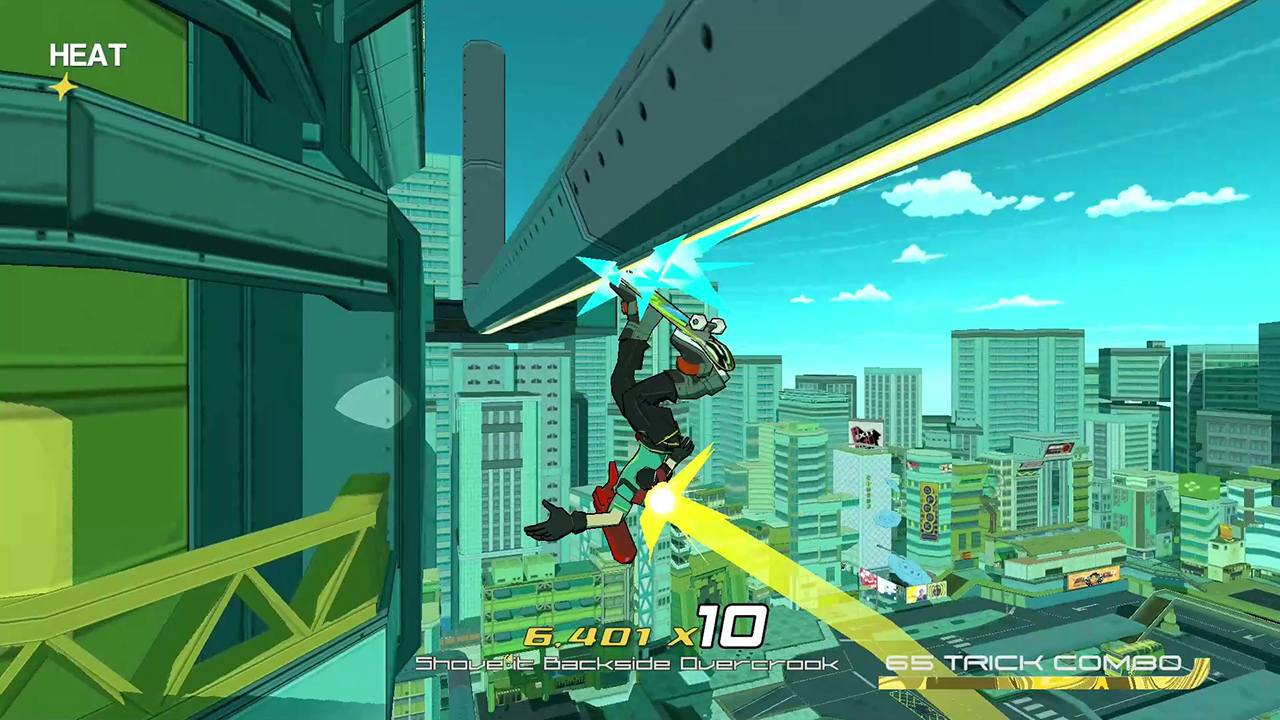Click the HEAT indicator label
1280x720 pixels.
point(86,56)
